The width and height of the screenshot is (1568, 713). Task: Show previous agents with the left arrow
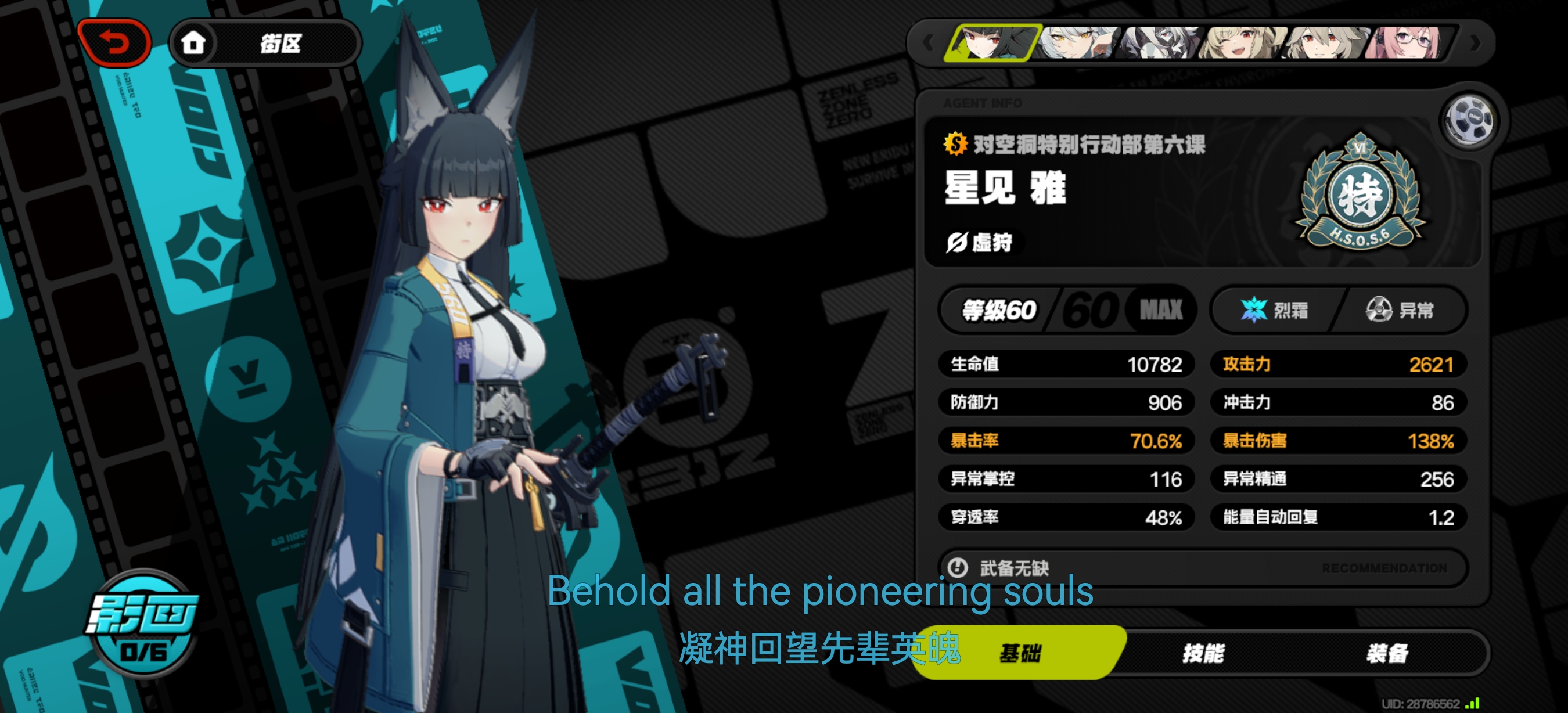pos(928,42)
